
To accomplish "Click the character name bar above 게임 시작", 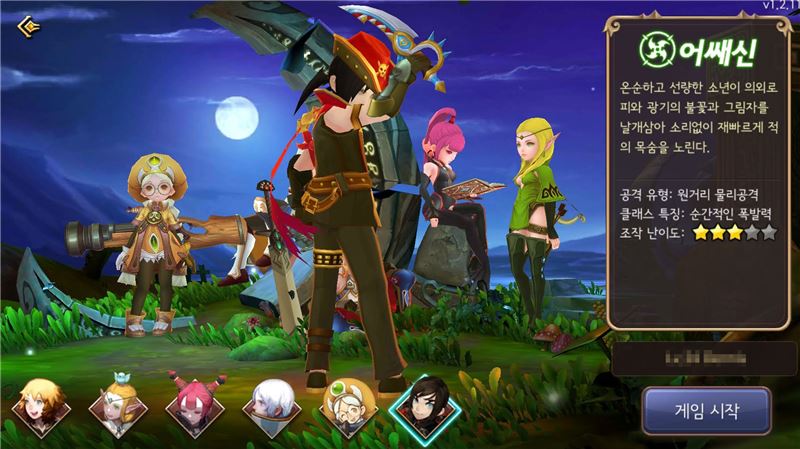I will tap(704, 359).
